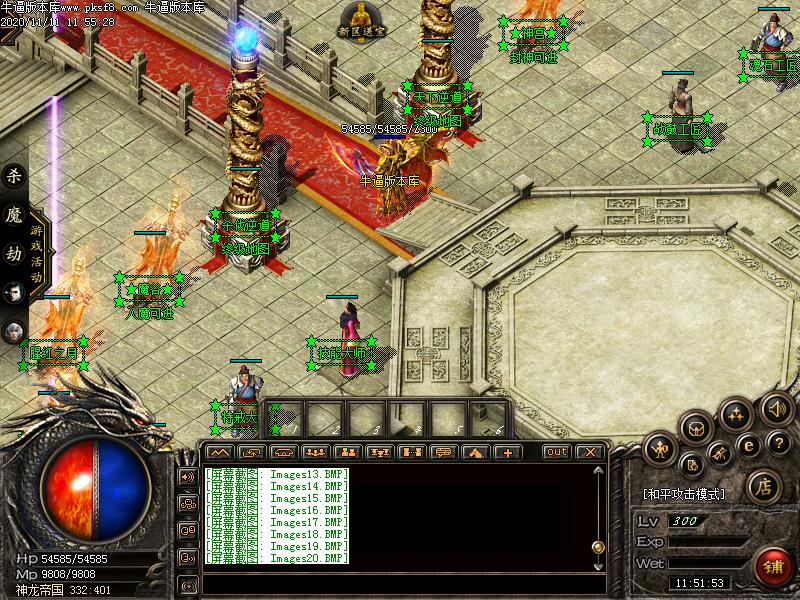The image size is (800, 600).
Task: Focus the chat text input box
Action: coord(400,583)
